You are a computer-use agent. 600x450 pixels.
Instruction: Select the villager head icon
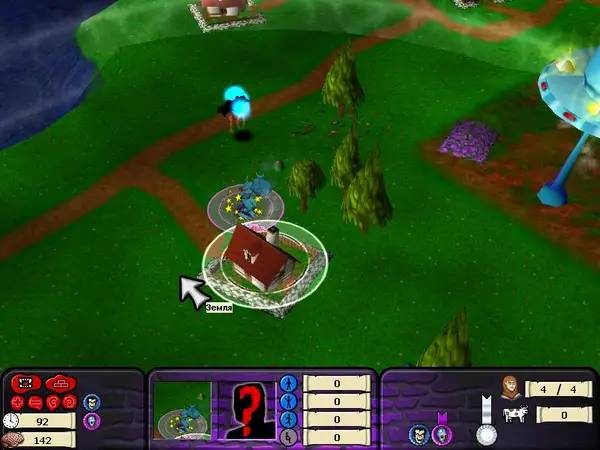click(x=510, y=386)
